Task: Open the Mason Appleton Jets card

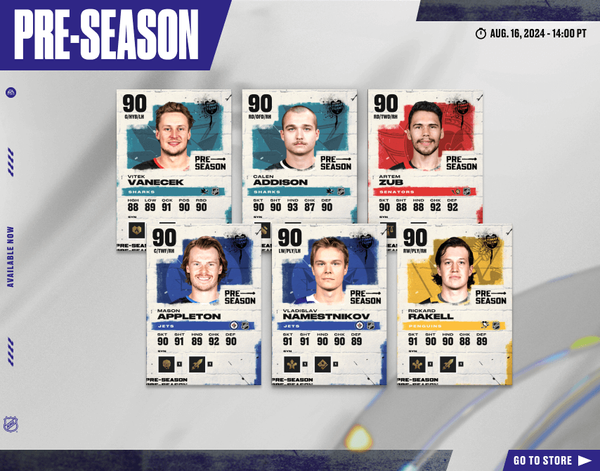Action: pos(203,300)
